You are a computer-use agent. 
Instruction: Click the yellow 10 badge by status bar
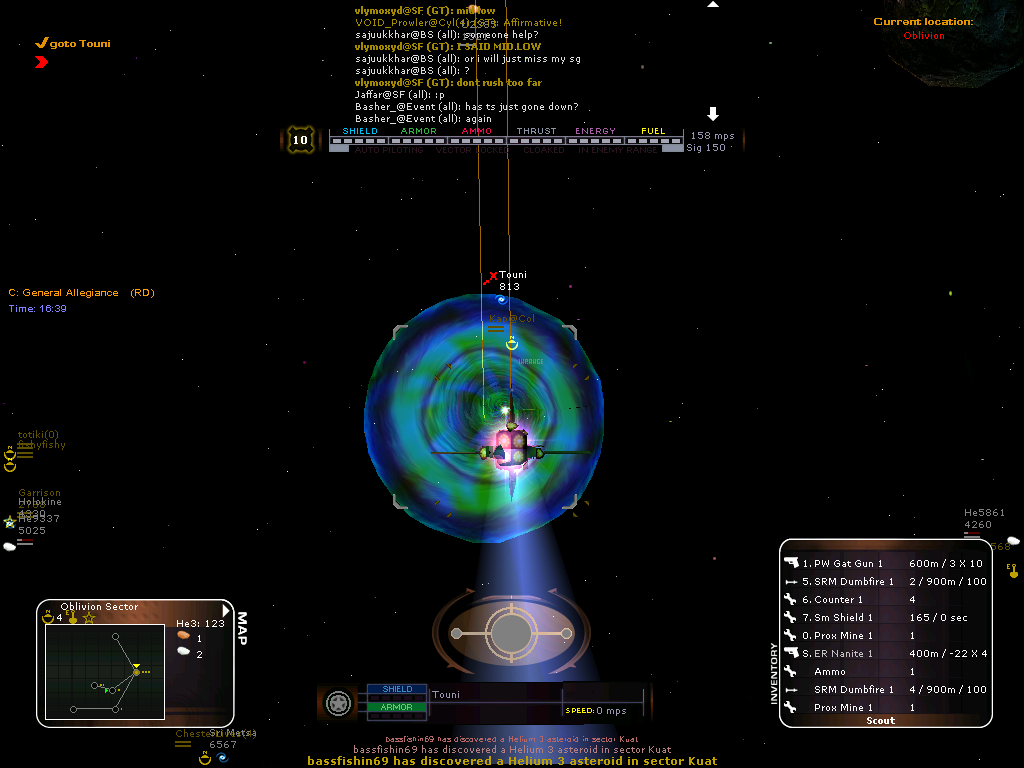[x=300, y=139]
